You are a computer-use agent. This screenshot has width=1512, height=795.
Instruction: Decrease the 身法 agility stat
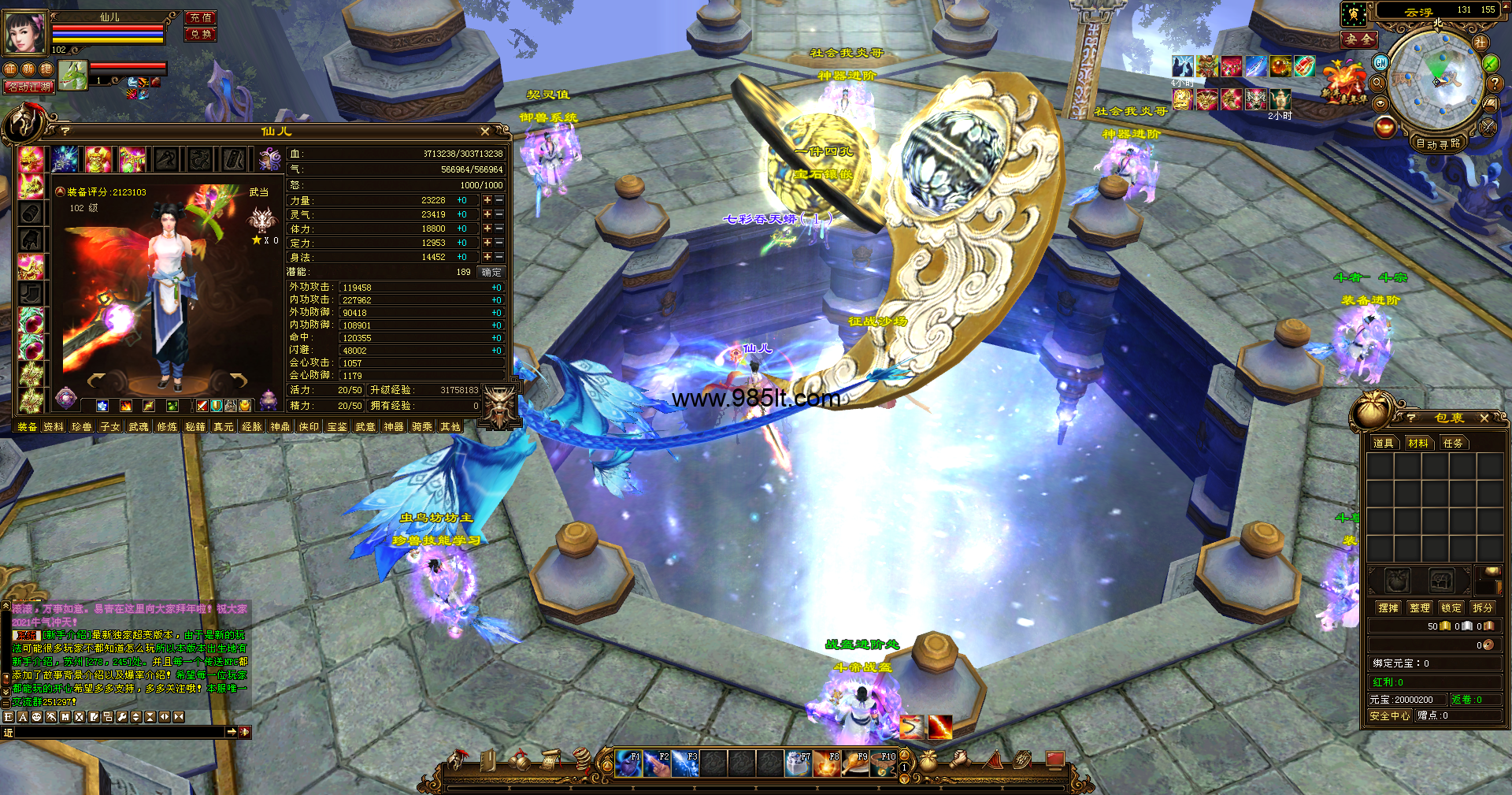[499, 258]
